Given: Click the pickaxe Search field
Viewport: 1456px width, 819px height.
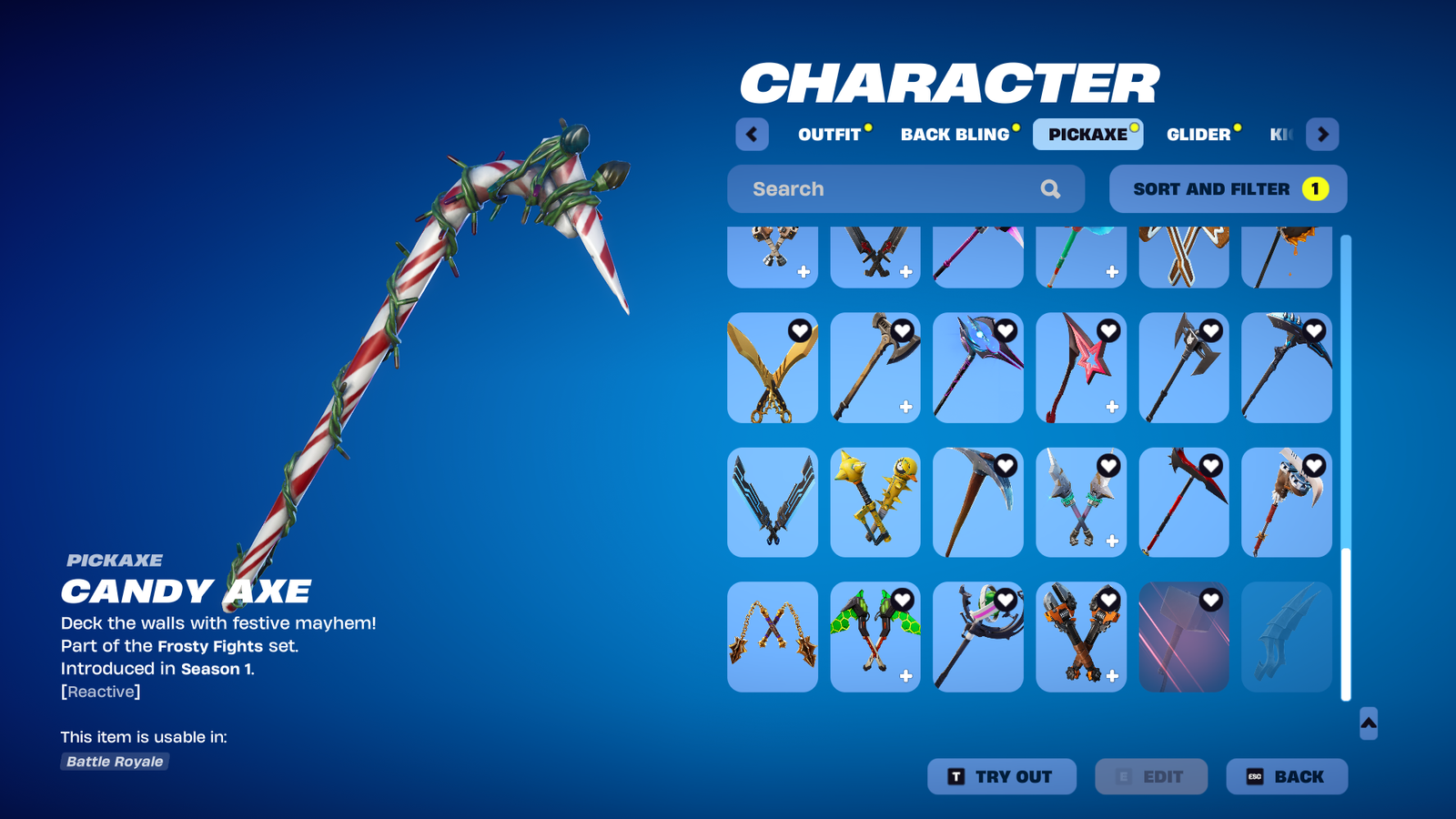Looking at the screenshot, I should 892,189.
